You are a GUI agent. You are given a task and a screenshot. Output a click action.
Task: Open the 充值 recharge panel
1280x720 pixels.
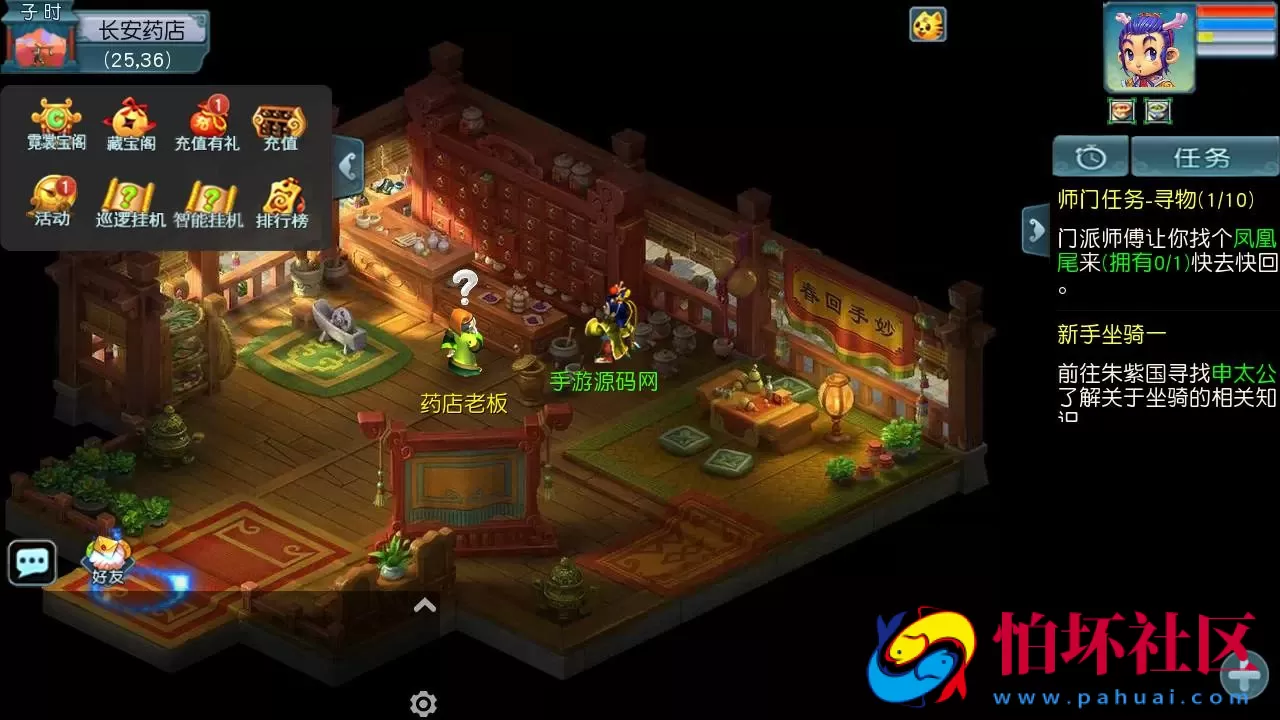pyautogui.click(x=280, y=120)
